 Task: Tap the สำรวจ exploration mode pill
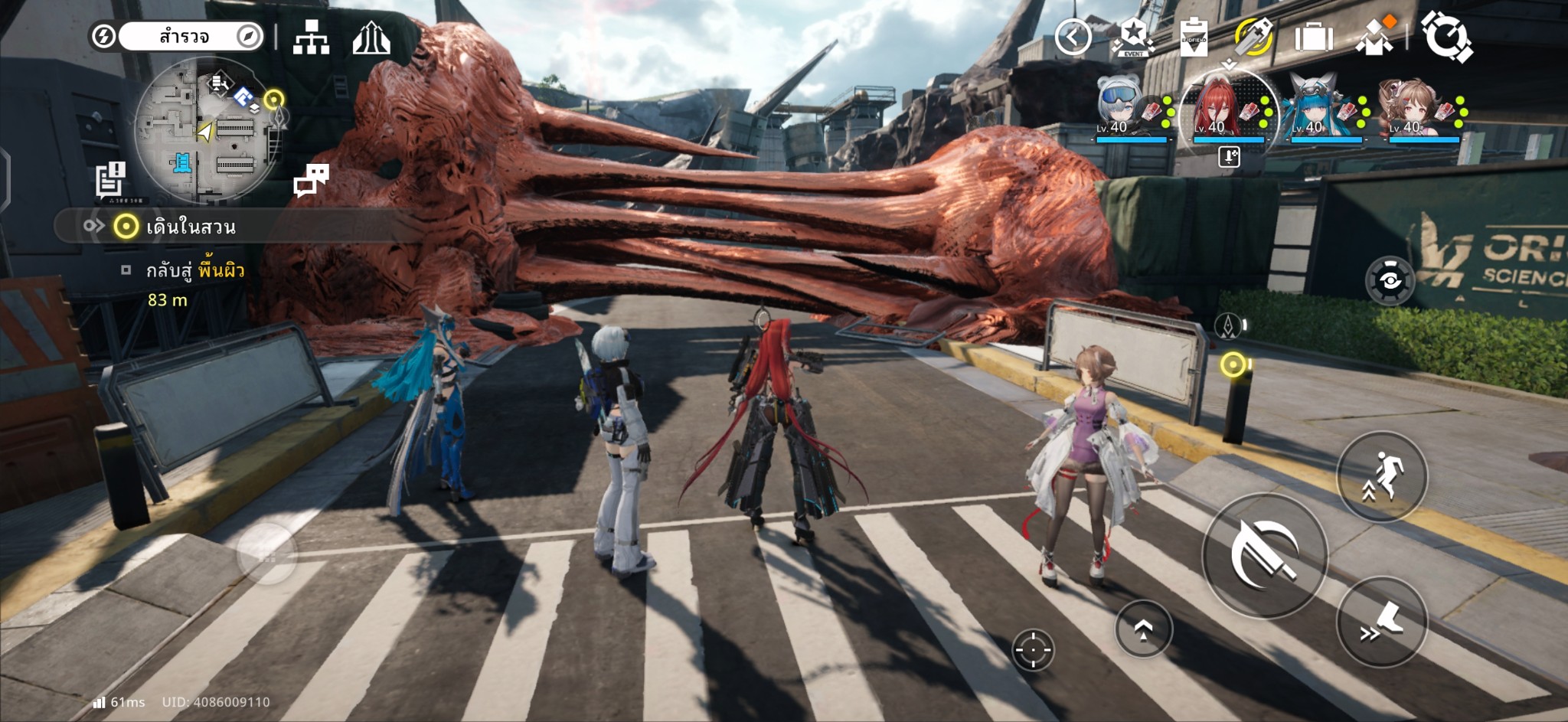[x=184, y=37]
